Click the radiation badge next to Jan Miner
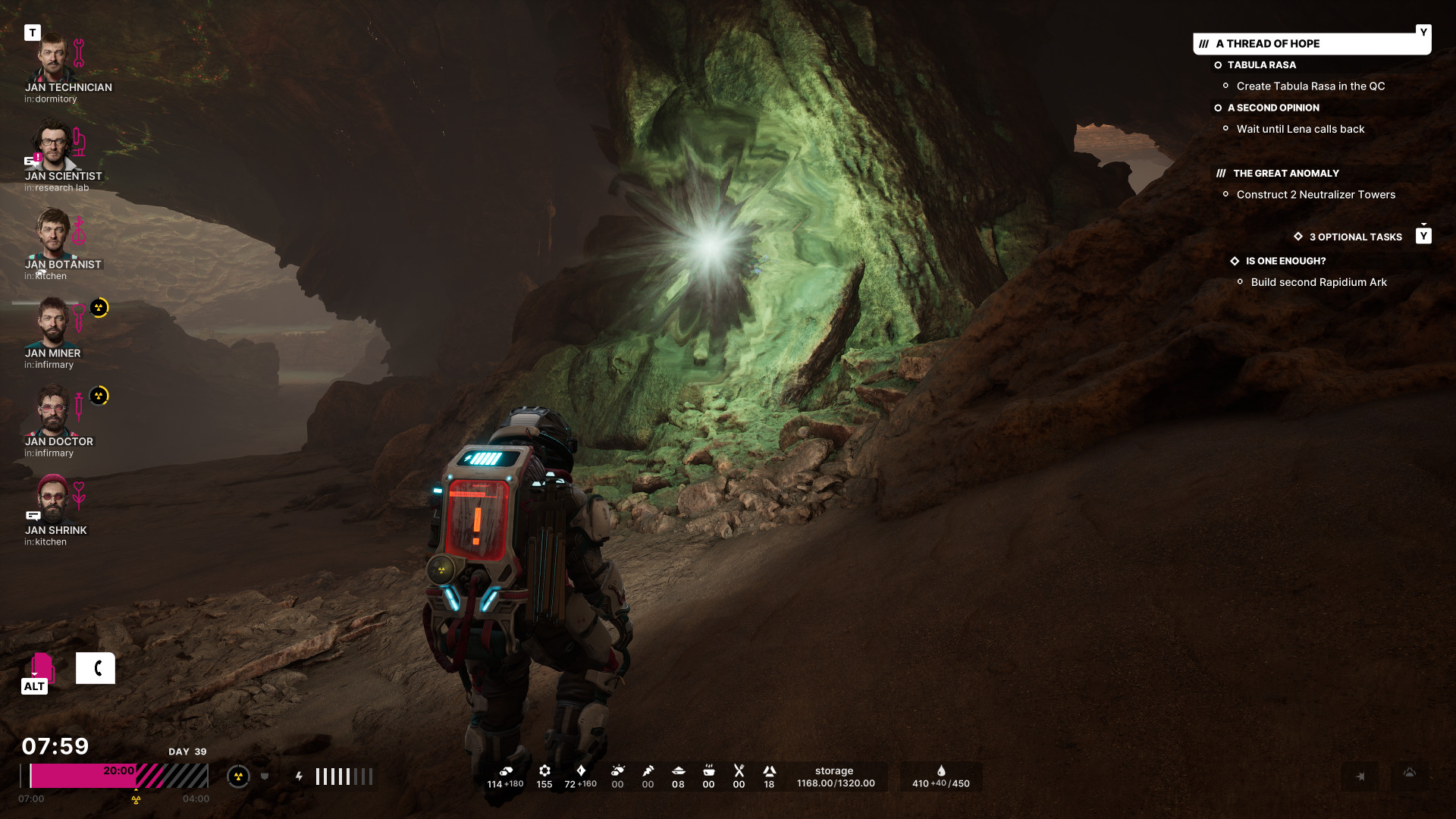 tap(99, 308)
